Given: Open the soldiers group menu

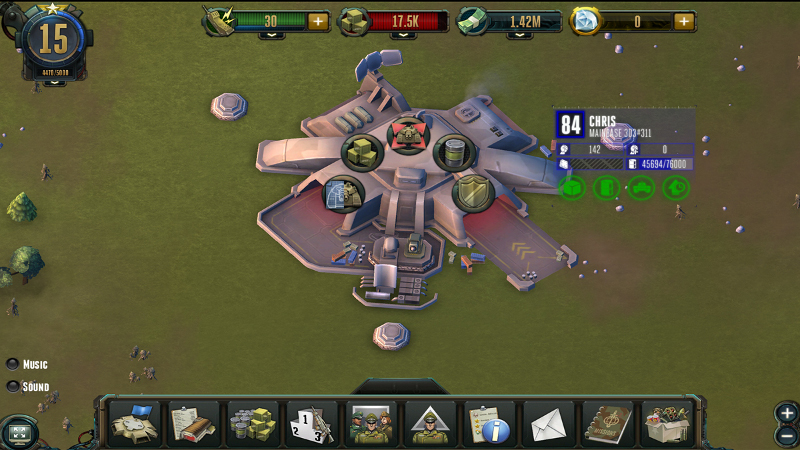Looking at the screenshot, I should [371, 423].
